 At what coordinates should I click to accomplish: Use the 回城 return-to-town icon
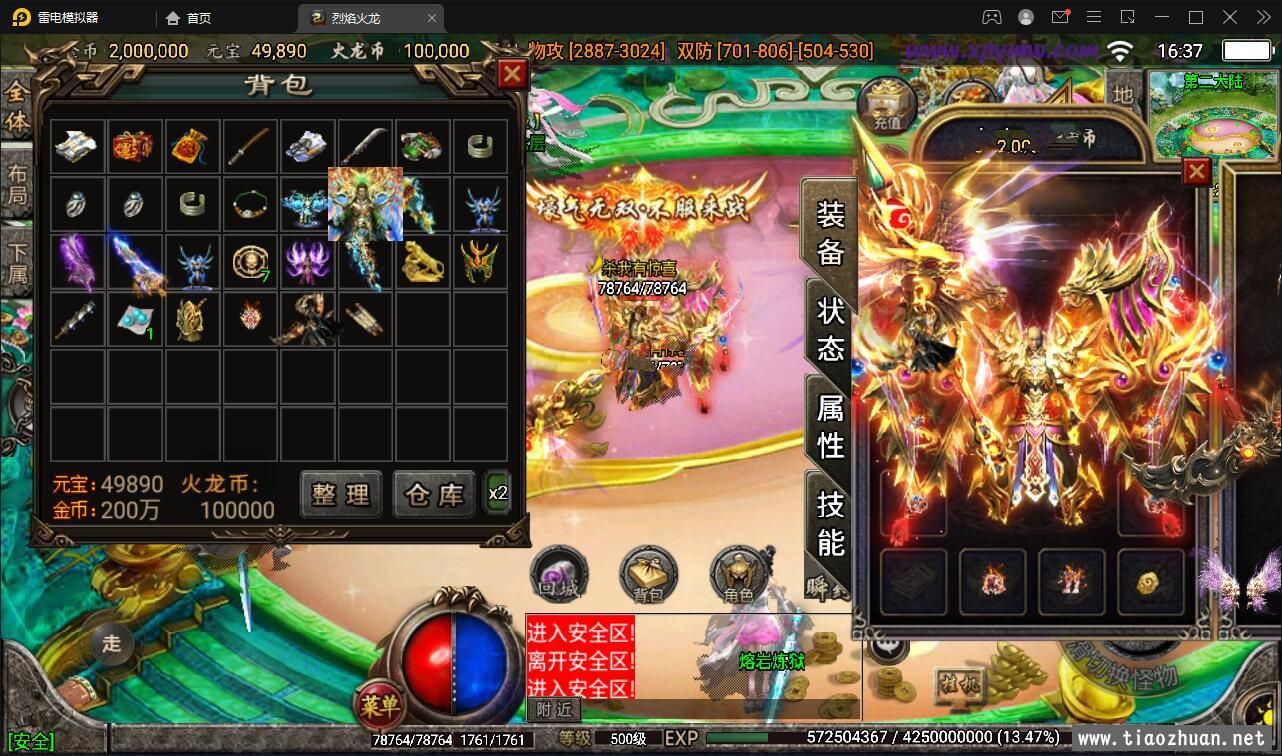coord(560,574)
